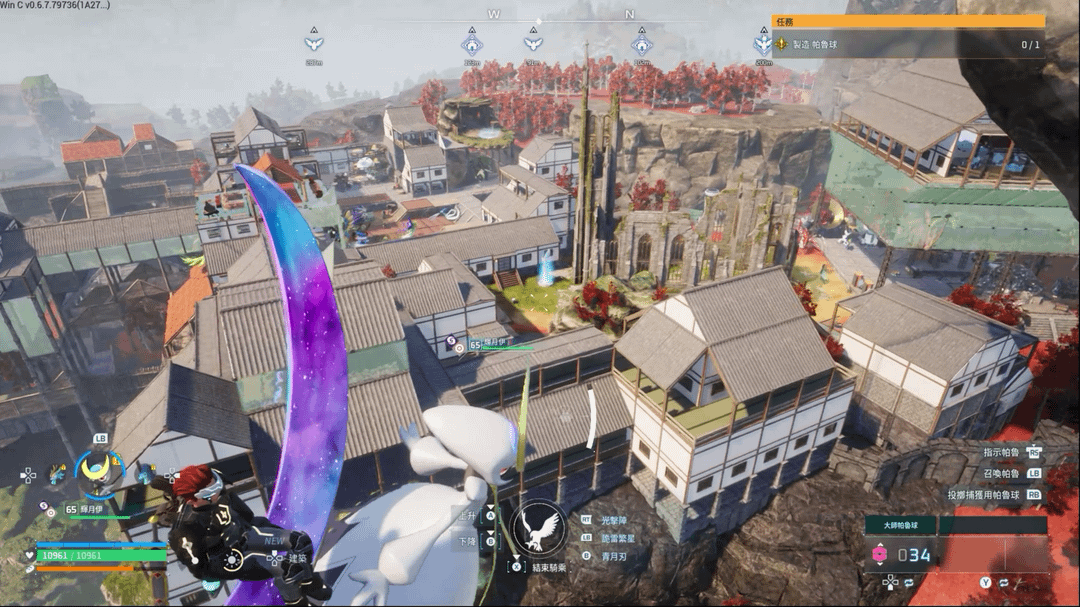
Task: Click the orange 任務 quest tracker header
Action: click(908, 21)
